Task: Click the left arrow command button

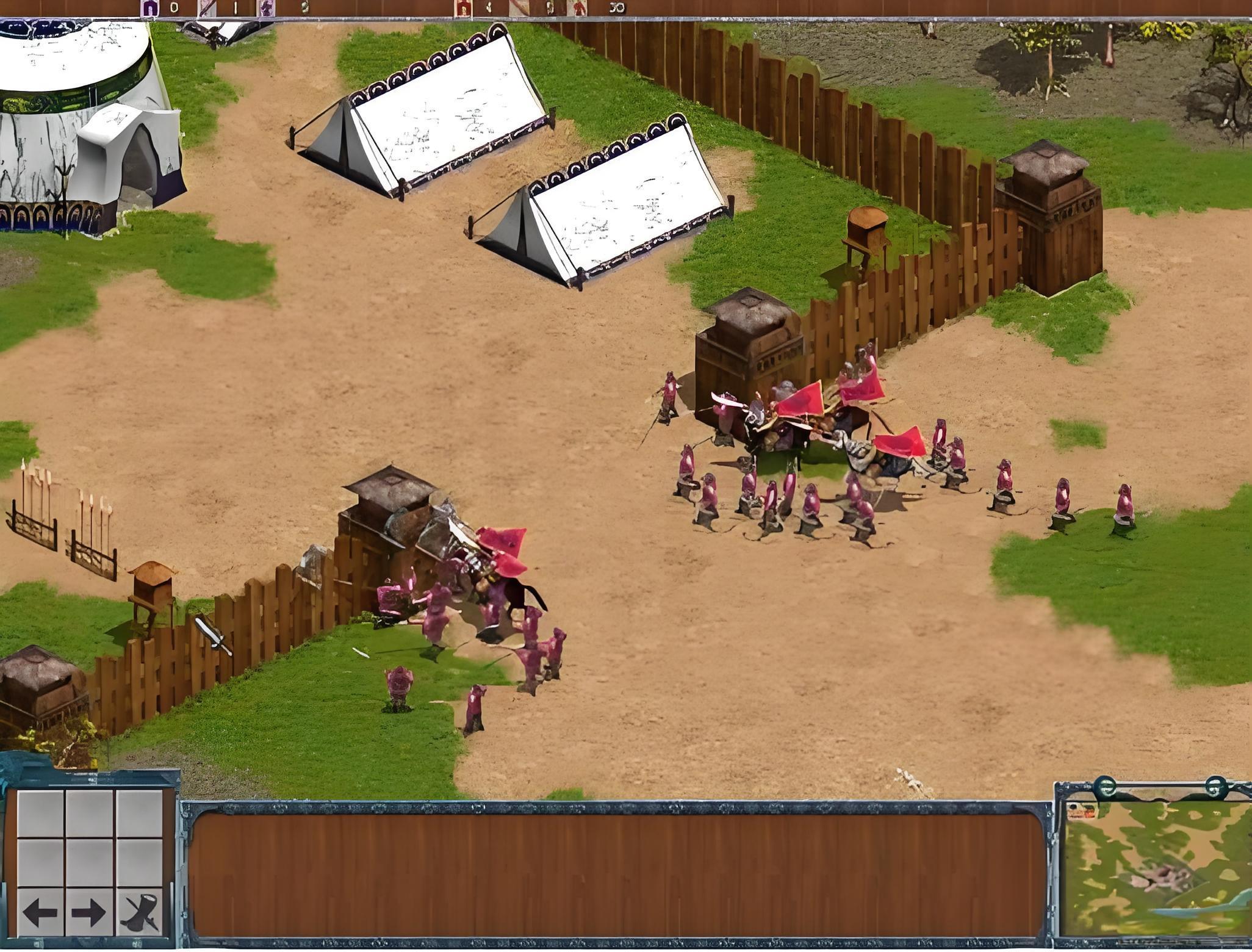Action: tap(40, 912)
